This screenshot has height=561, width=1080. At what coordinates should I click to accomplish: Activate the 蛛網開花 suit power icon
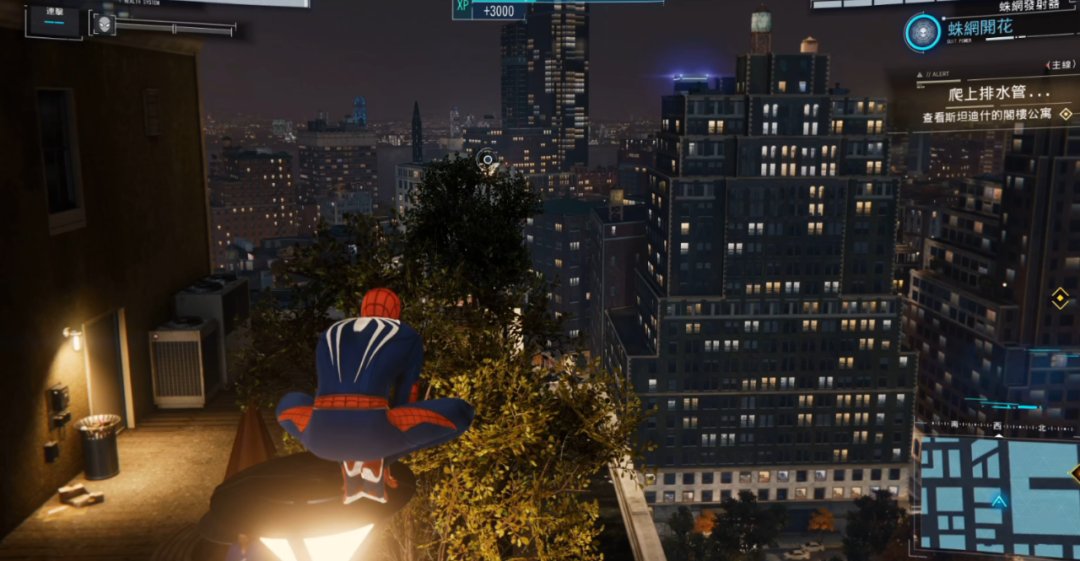[922, 32]
